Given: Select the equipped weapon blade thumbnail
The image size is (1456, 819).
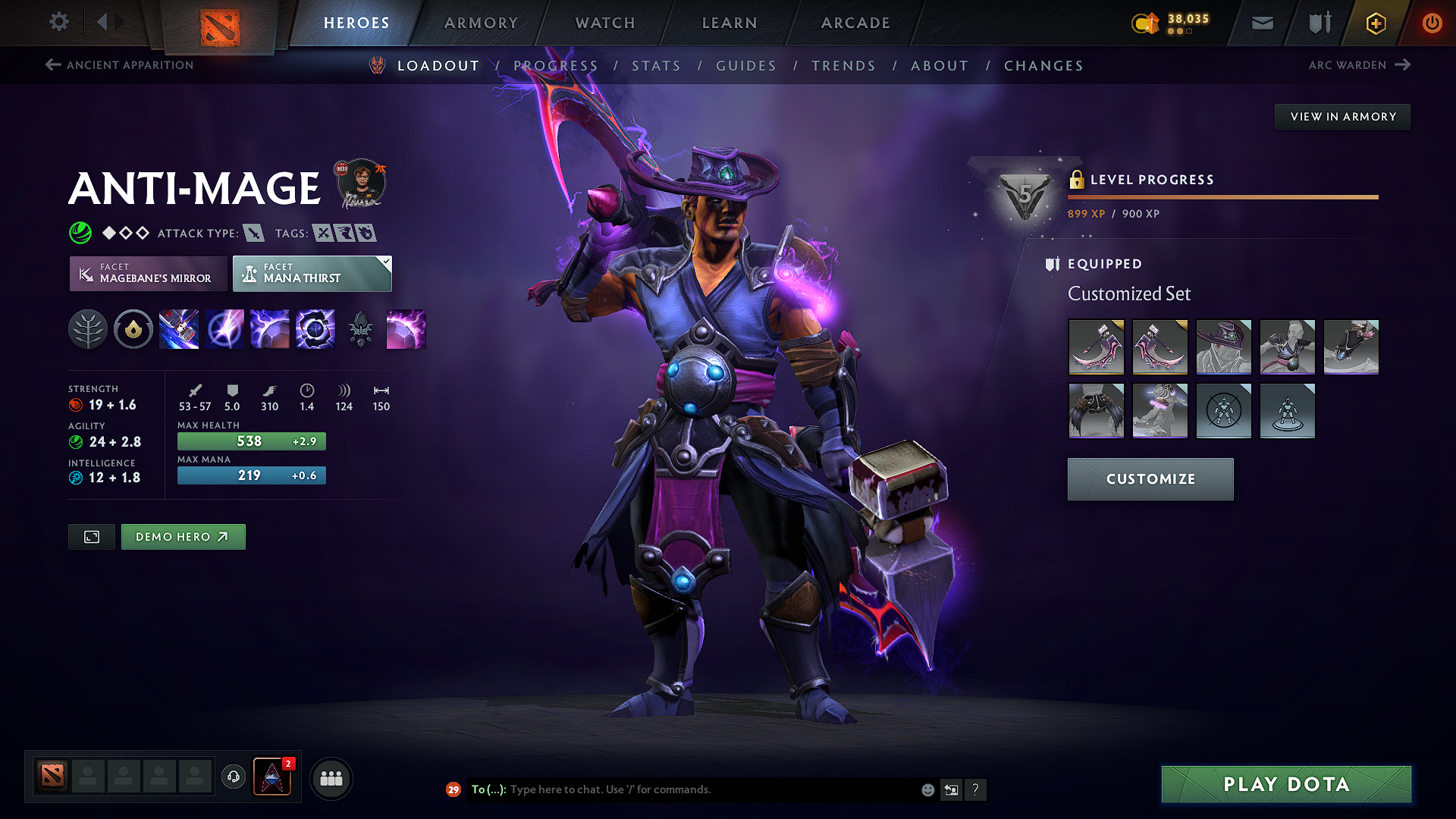Looking at the screenshot, I should pos(1097,347).
